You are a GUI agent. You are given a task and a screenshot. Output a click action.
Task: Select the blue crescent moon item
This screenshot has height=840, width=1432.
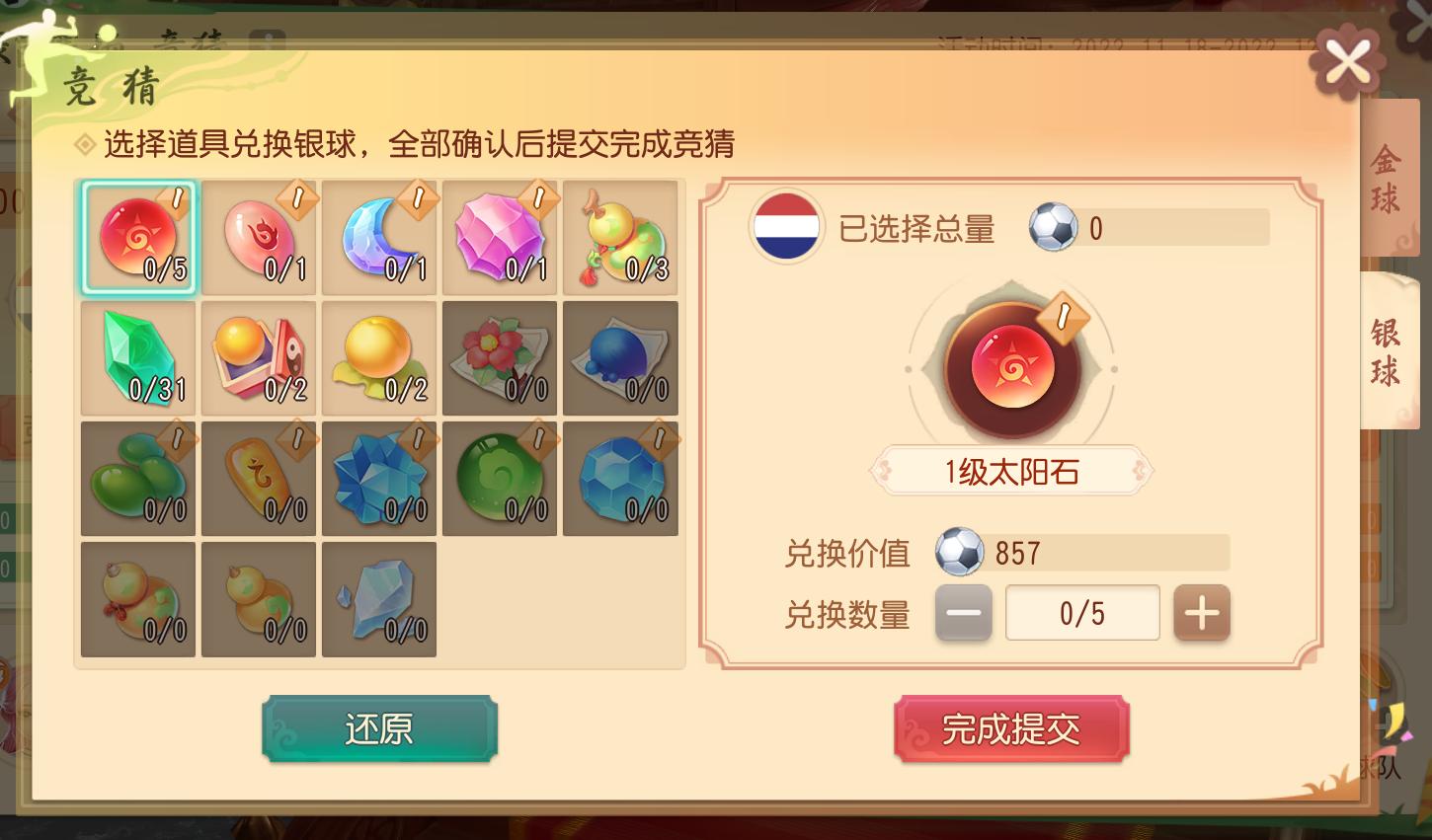[379, 237]
